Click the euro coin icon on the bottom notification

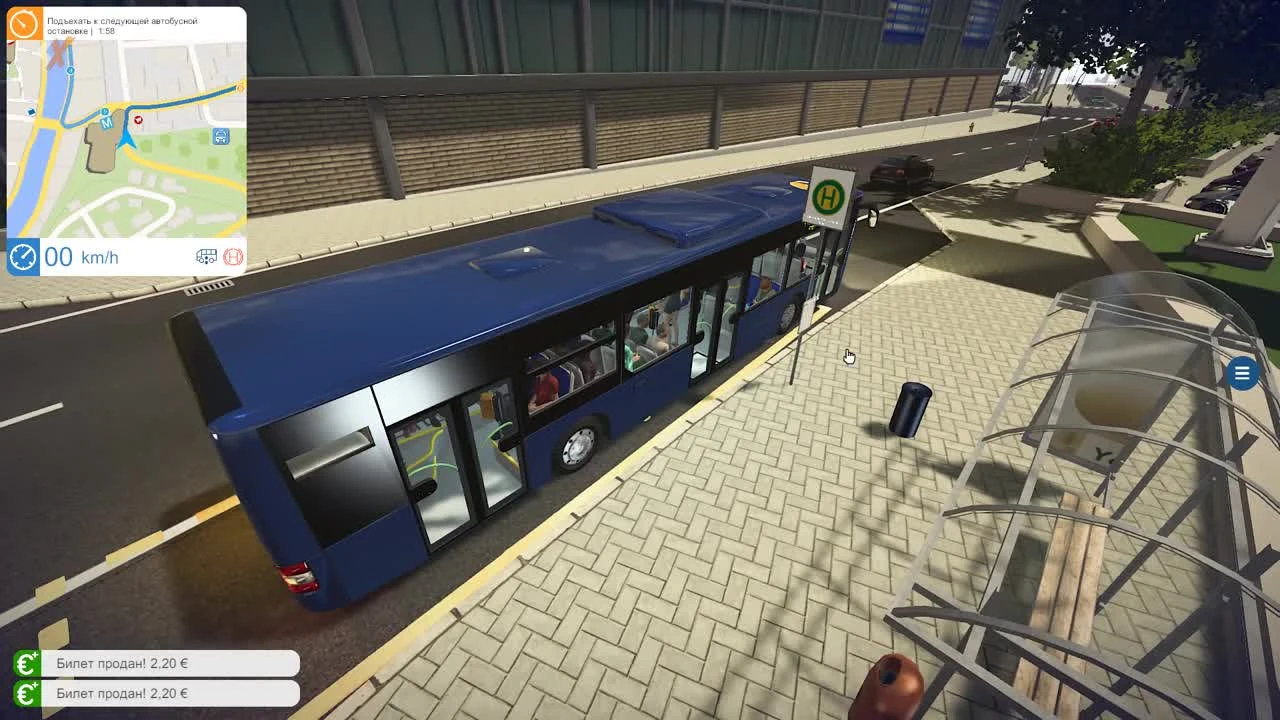27,695
